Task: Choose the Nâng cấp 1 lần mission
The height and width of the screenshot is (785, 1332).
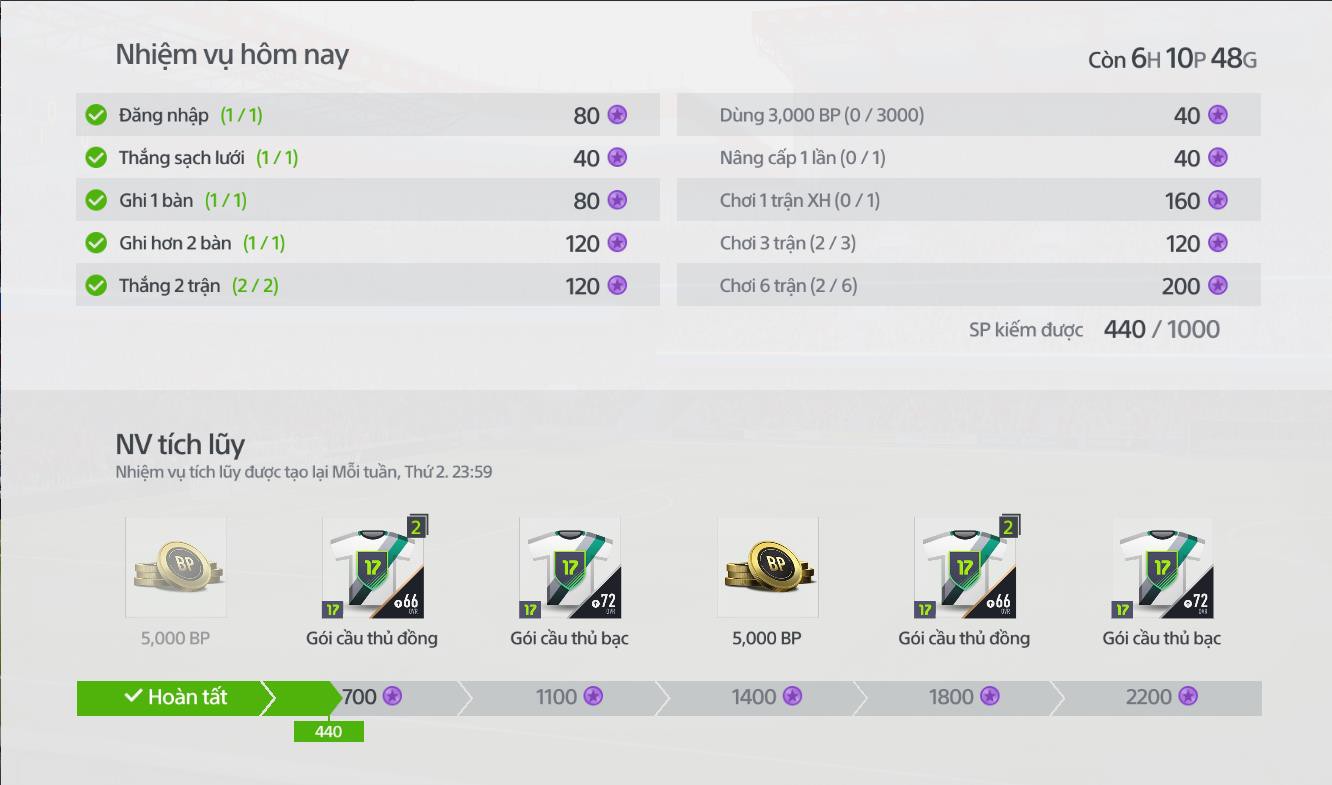Action: coord(968,158)
